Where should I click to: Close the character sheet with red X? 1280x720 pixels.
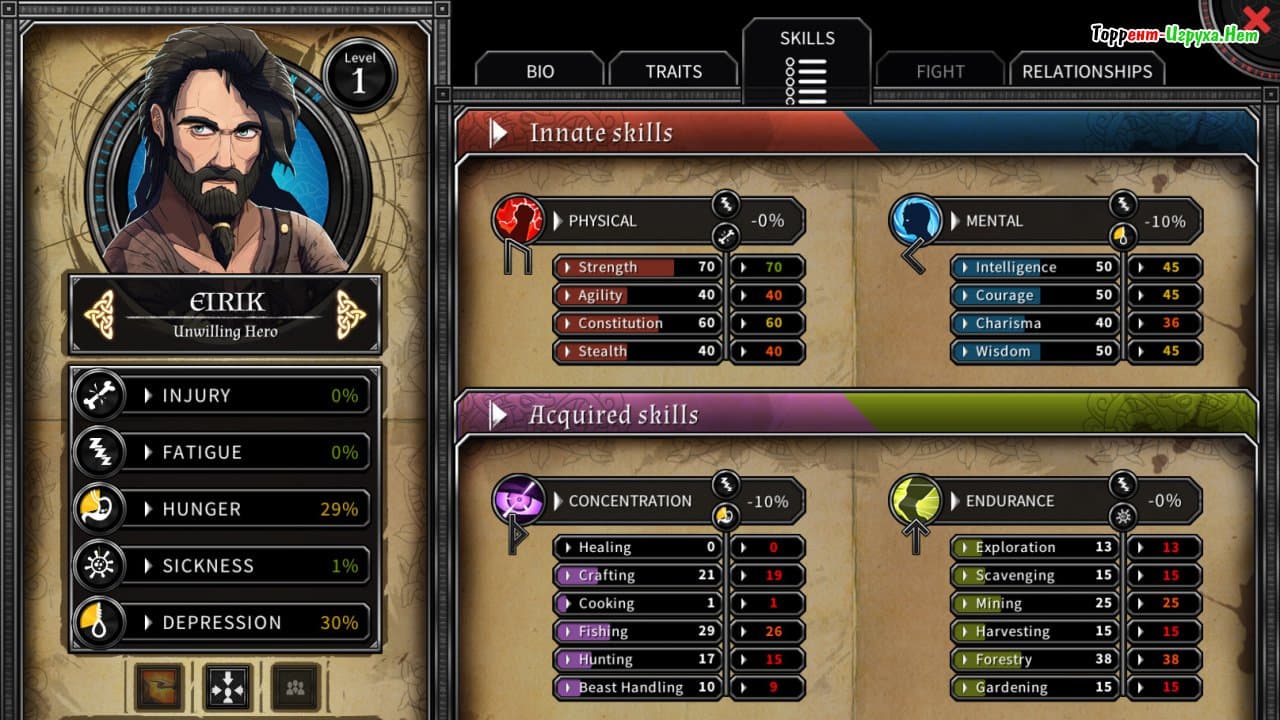click(x=1257, y=20)
